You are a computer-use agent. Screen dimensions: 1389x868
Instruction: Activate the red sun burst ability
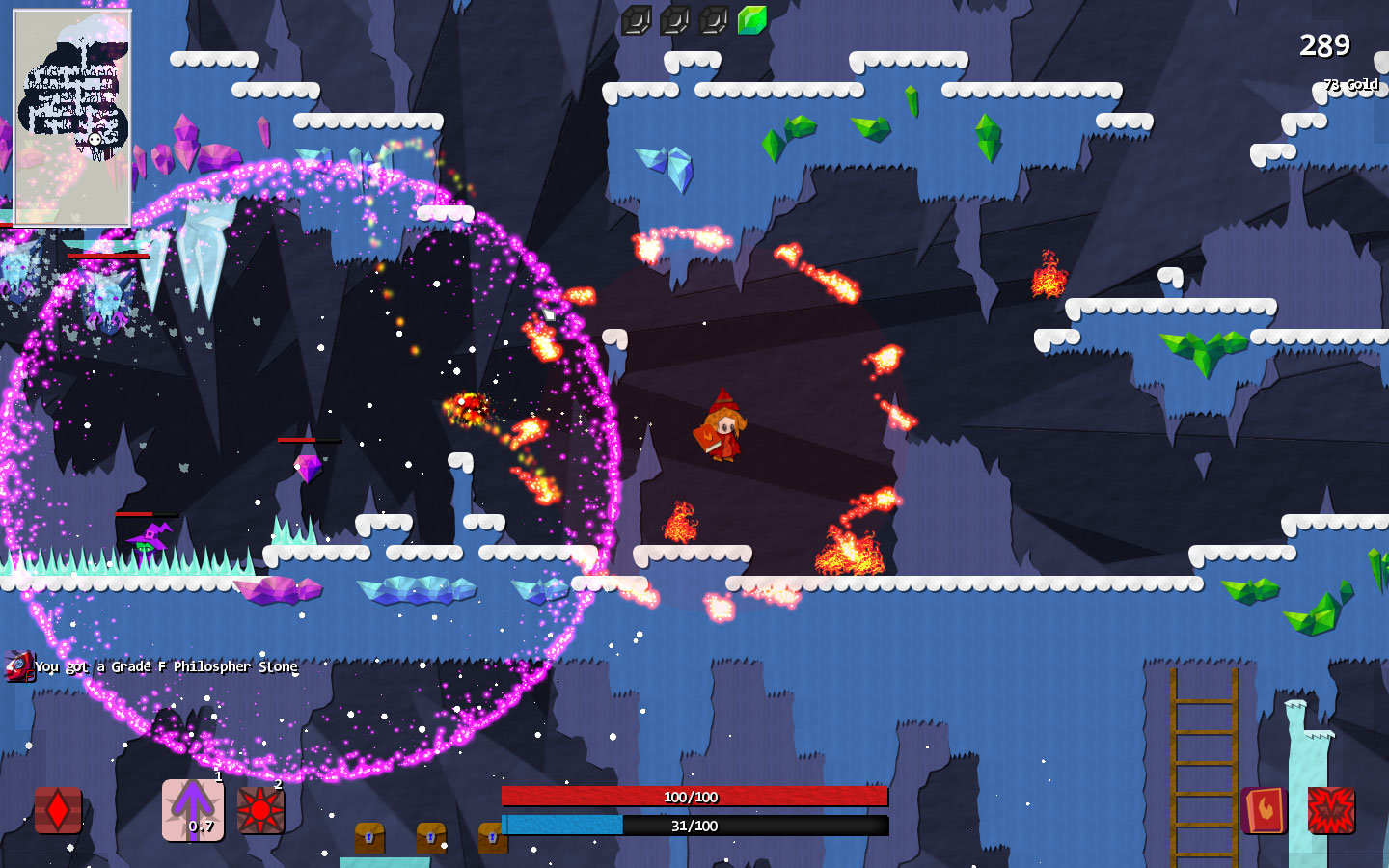pos(260,810)
